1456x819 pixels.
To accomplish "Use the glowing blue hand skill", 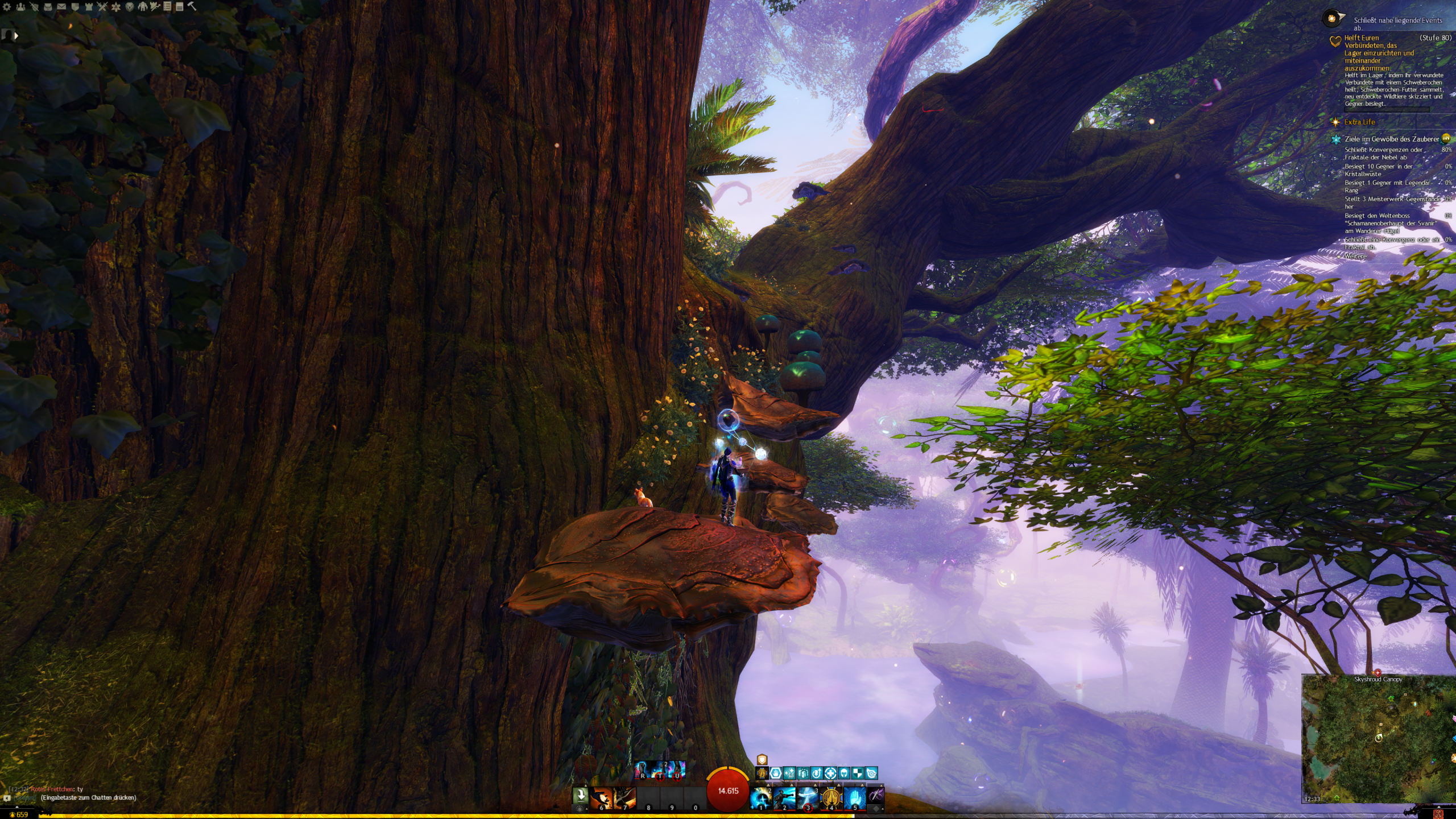I will (x=854, y=798).
